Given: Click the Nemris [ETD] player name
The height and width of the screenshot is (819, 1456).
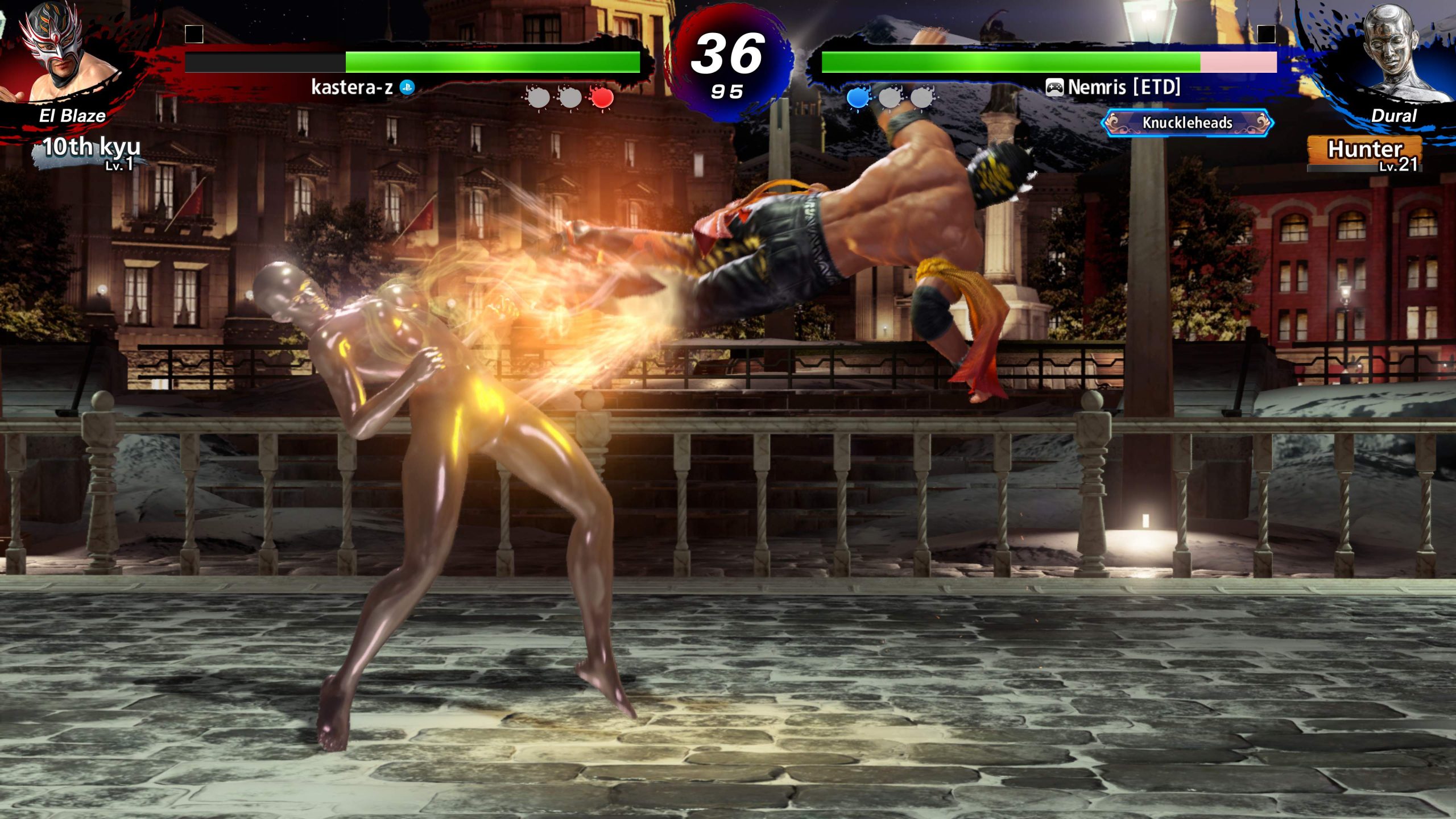Looking at the screenshot, I should 1123,87.
